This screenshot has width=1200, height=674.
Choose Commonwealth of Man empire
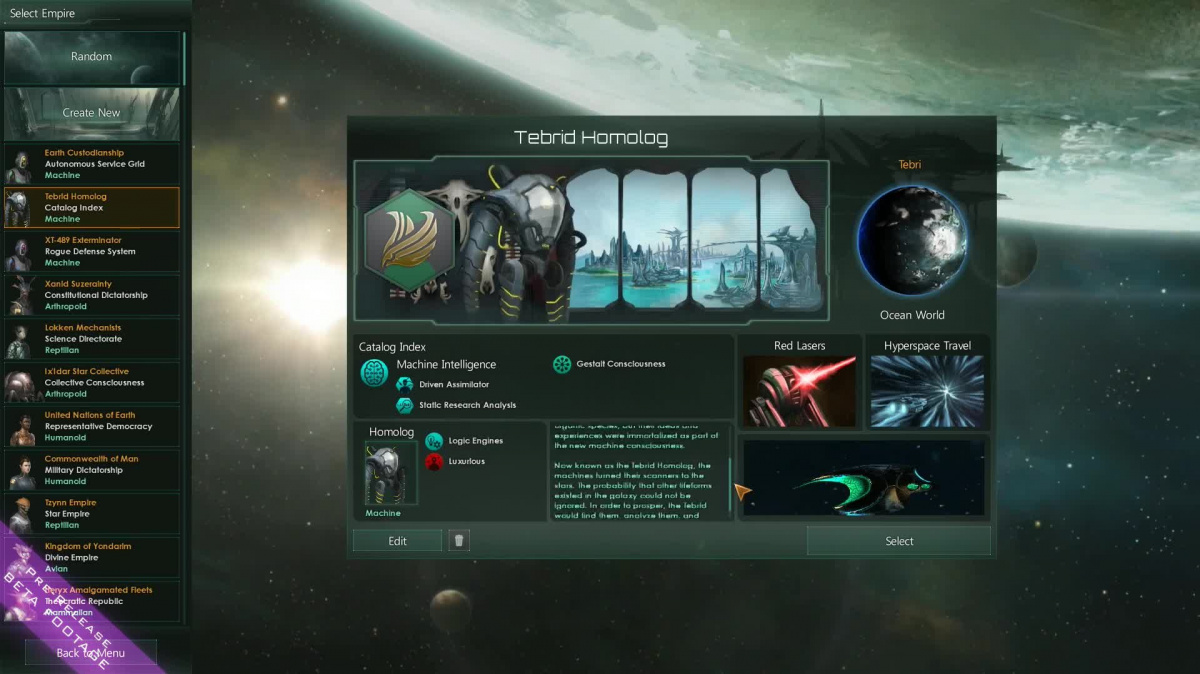(92, 470)
